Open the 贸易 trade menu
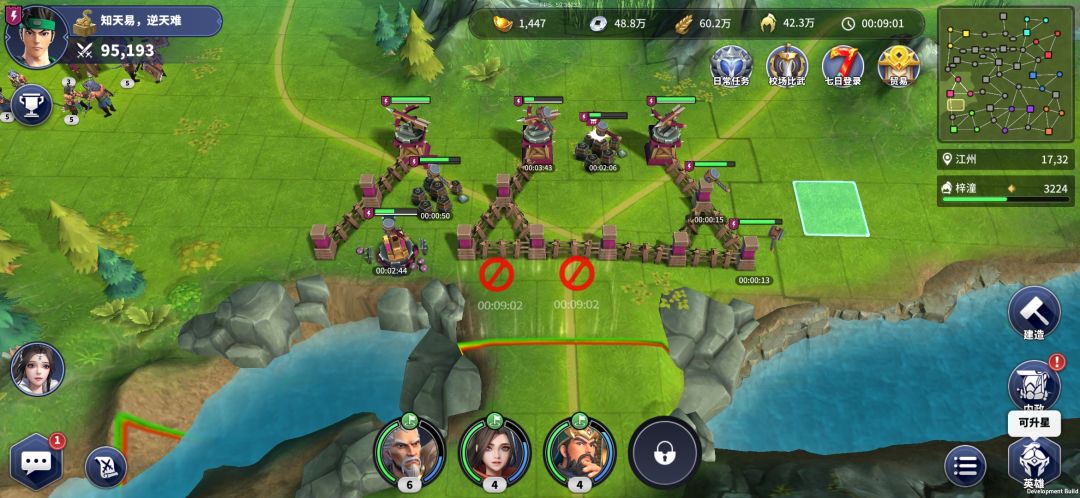The width and height of the screenshot is (1080, 498). pyautogui.click(x=898, y=64)
